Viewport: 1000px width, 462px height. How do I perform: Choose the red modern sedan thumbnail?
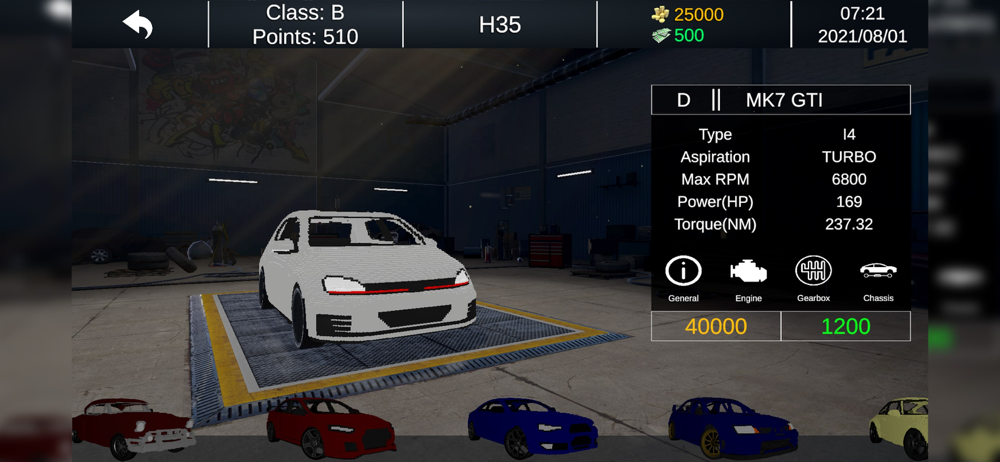330,427
